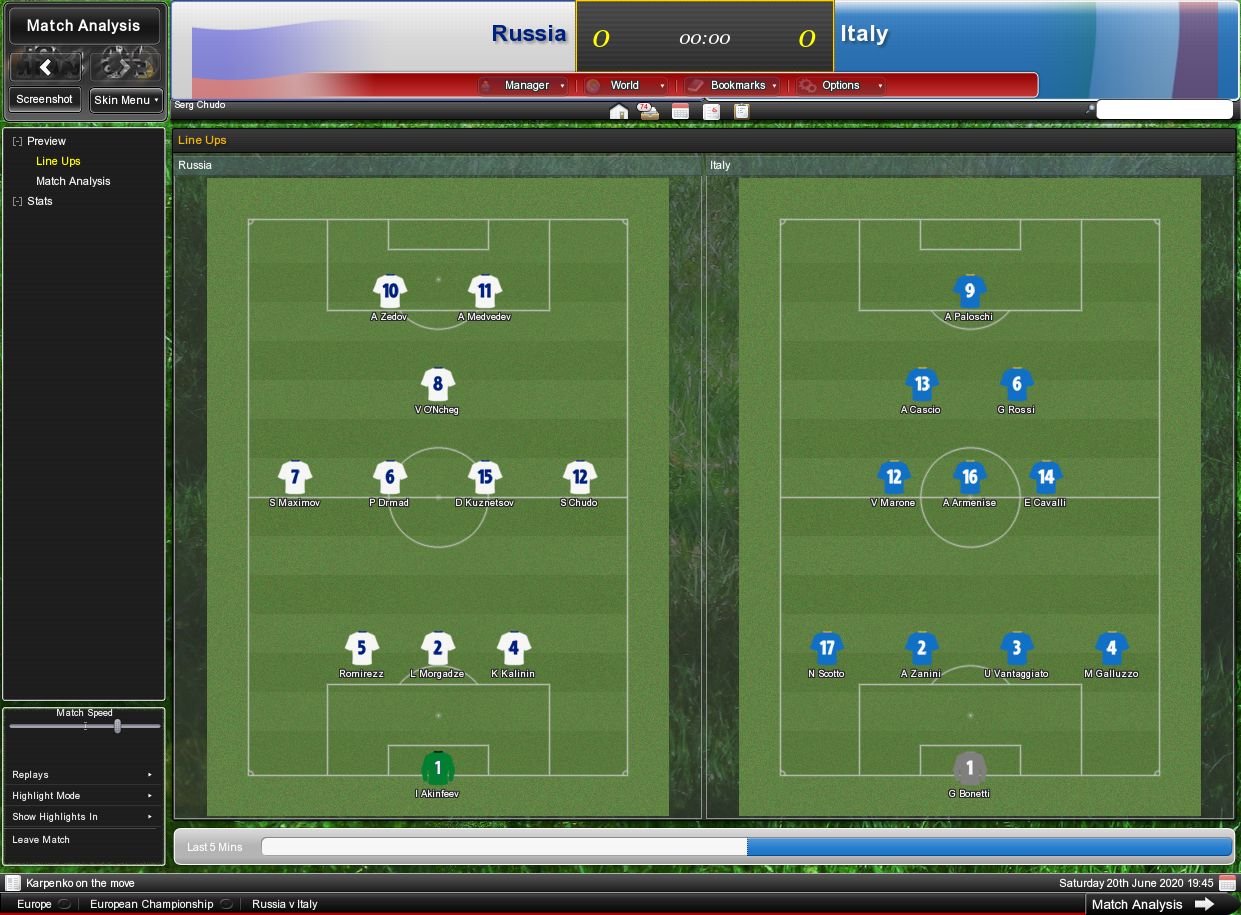Select Italy striker A Paloschi shirt

(969, 292)
